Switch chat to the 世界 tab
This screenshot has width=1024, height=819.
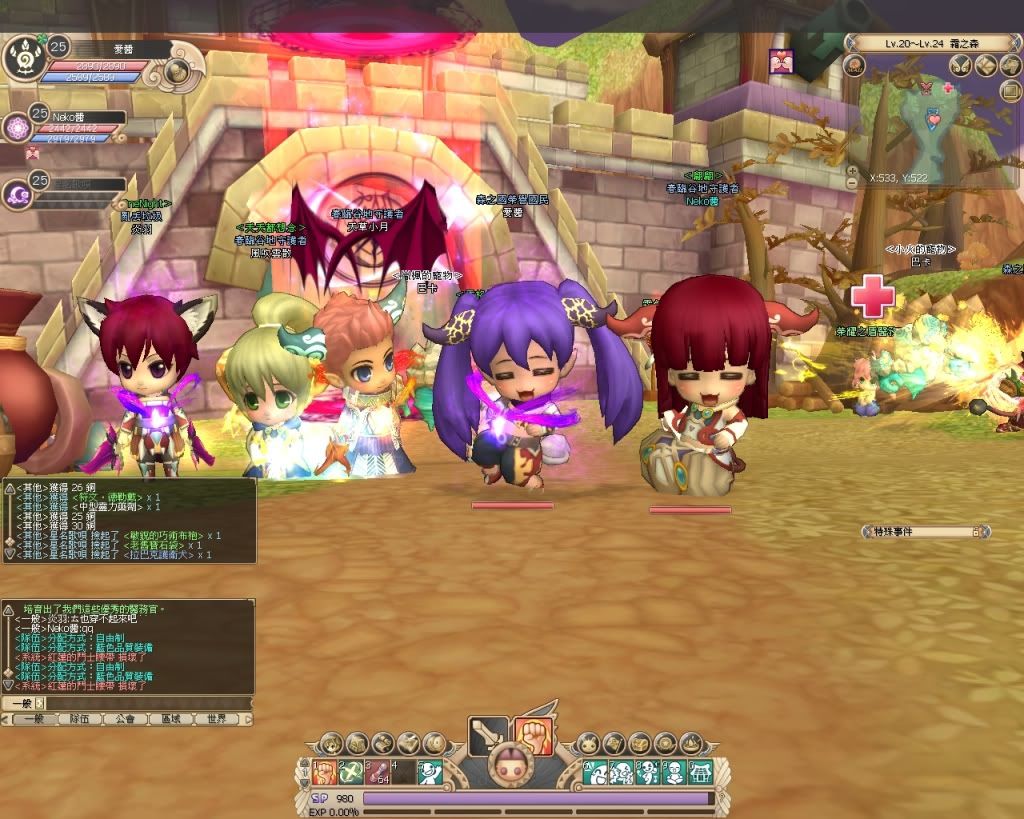[x=216, y=719]
